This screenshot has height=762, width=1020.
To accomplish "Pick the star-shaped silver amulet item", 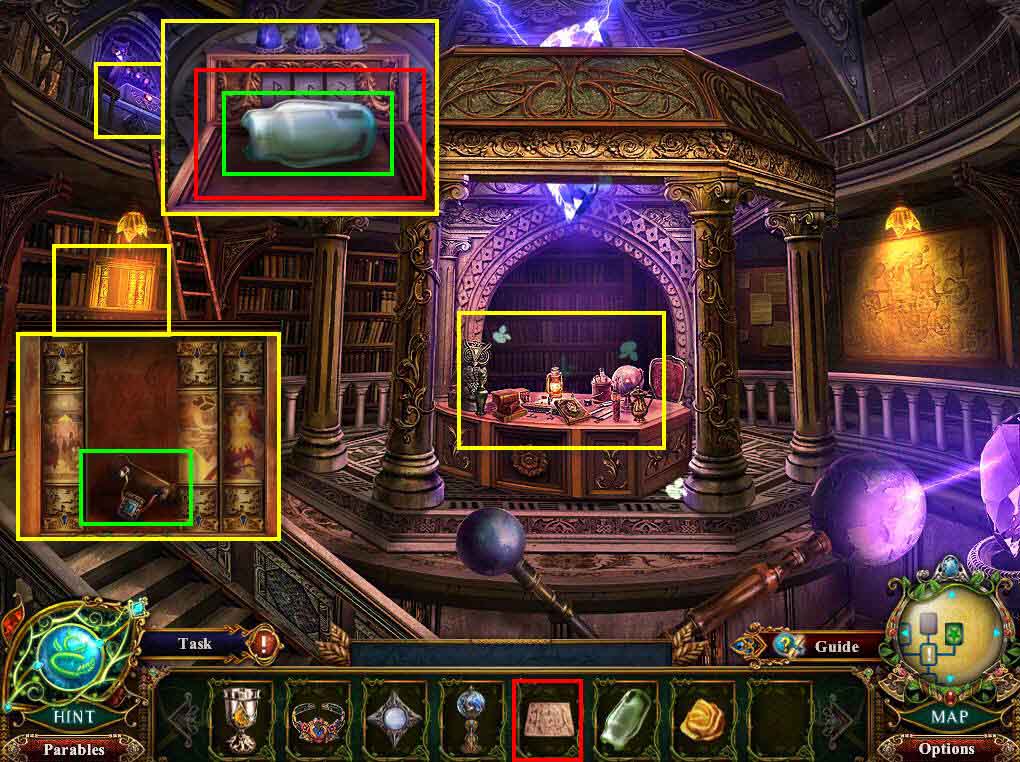I will coord(393,716).
